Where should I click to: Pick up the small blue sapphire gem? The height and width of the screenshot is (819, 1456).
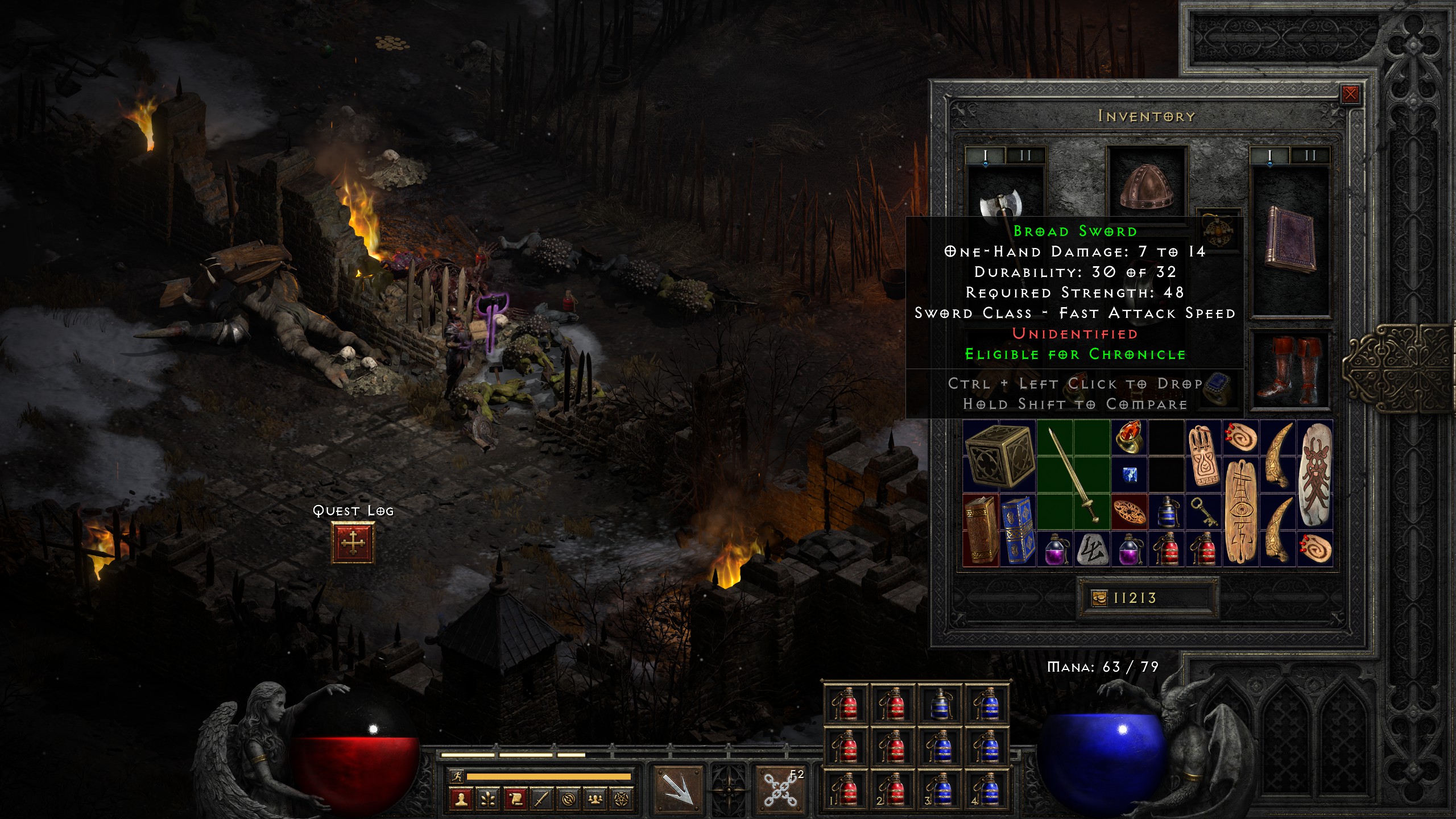click(1129, 474)
